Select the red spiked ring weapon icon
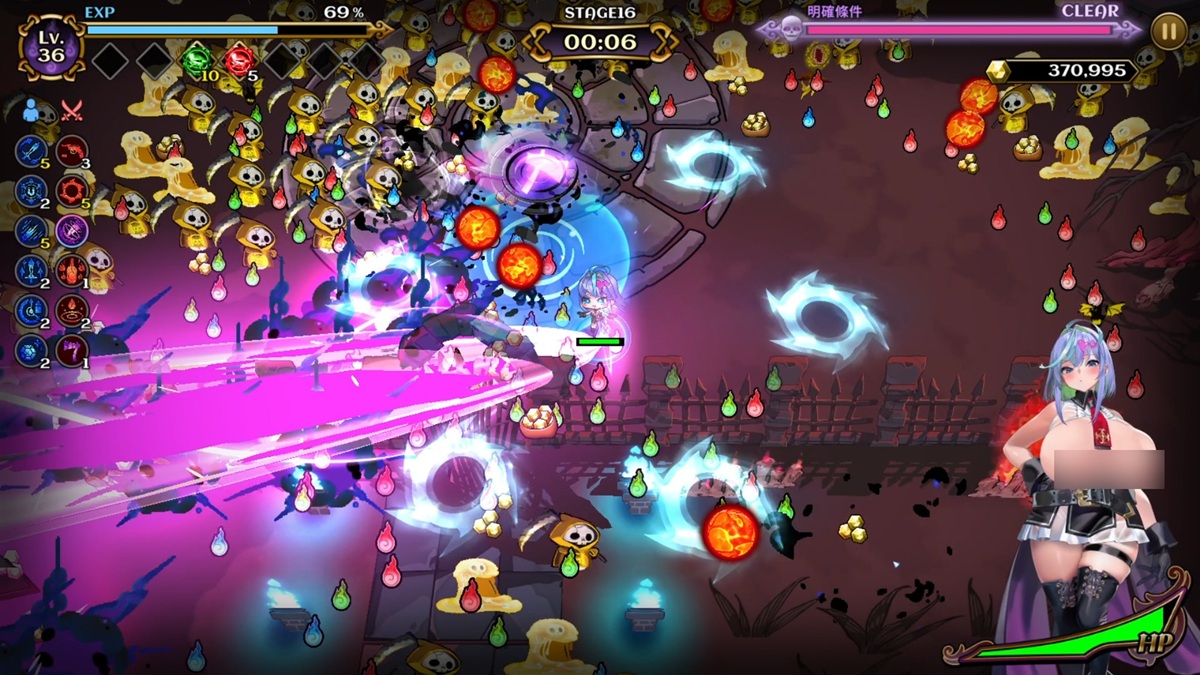 [72, 190]
